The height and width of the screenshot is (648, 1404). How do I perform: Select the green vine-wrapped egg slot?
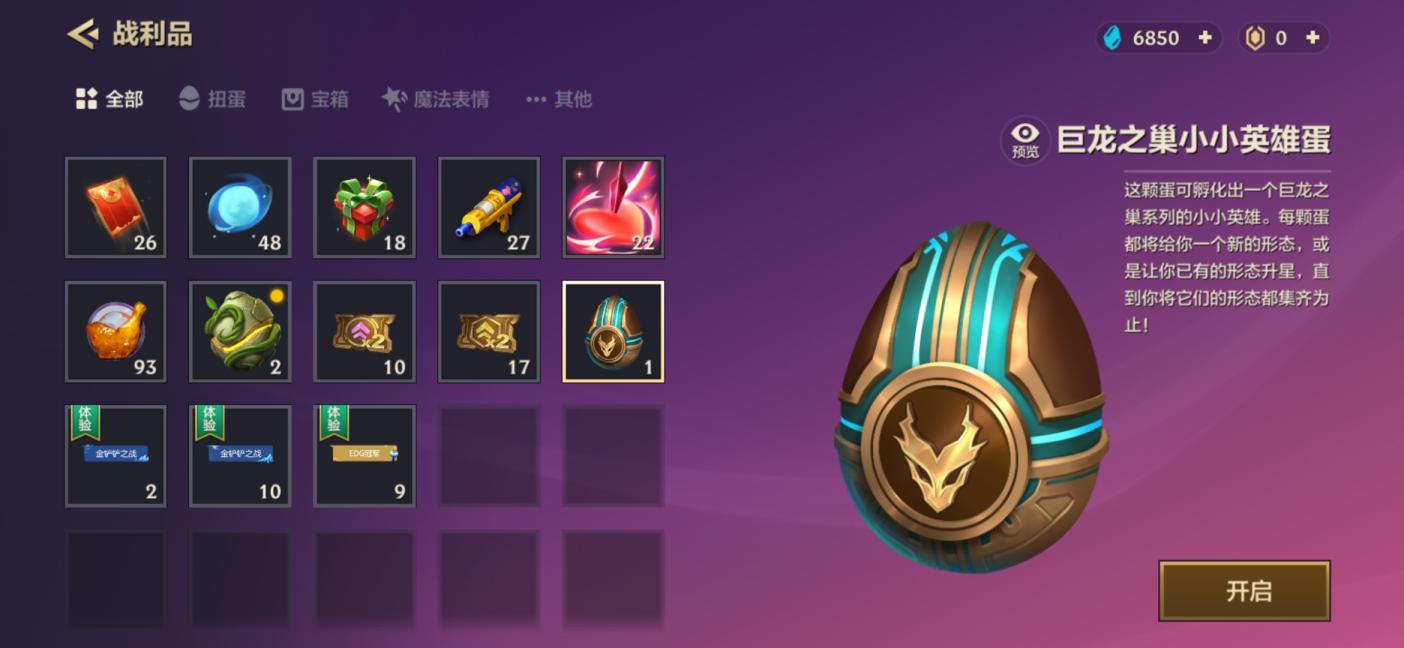[240, 331]
